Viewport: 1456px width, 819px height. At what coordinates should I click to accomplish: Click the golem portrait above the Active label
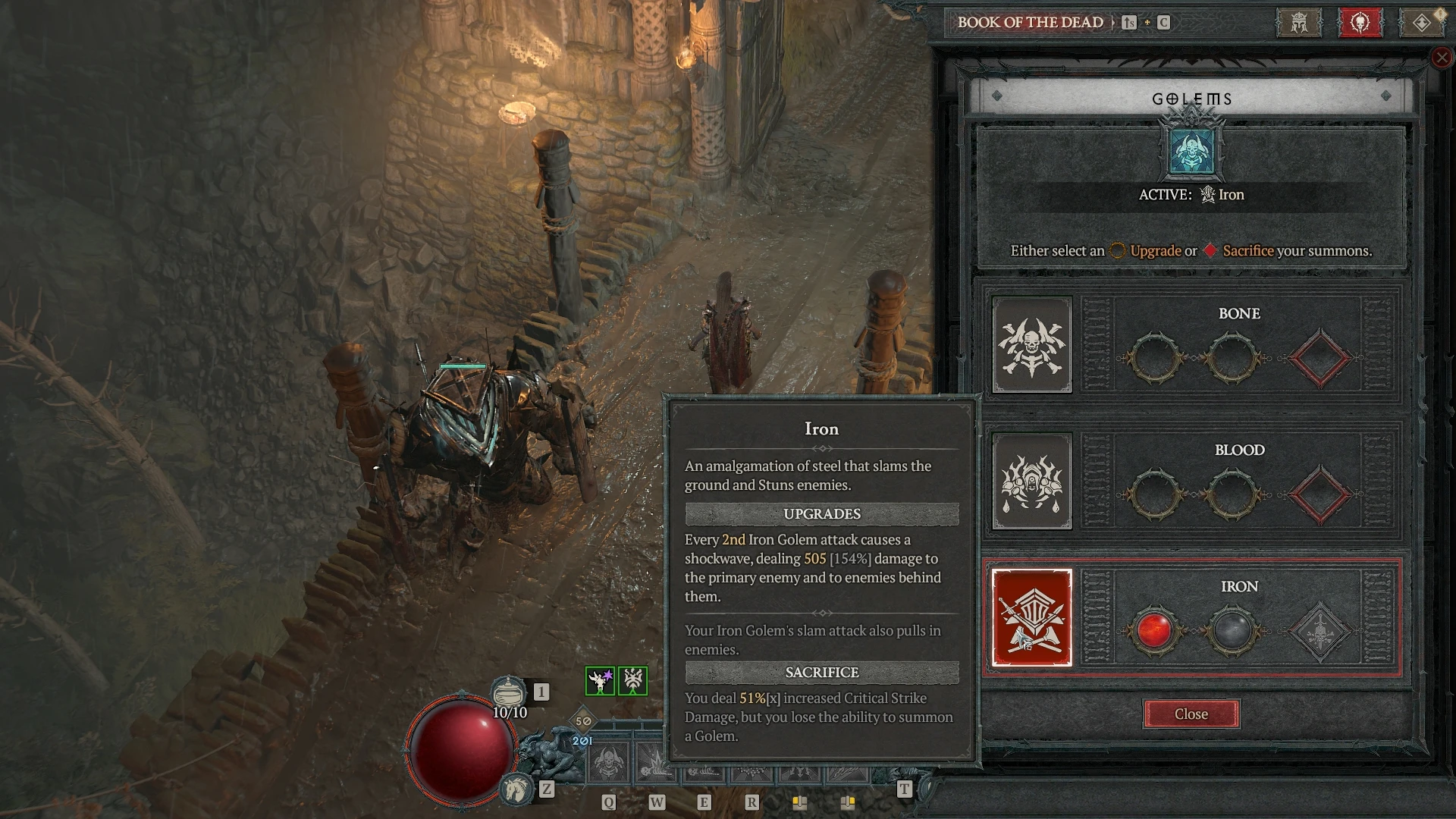coord(1191,151)
